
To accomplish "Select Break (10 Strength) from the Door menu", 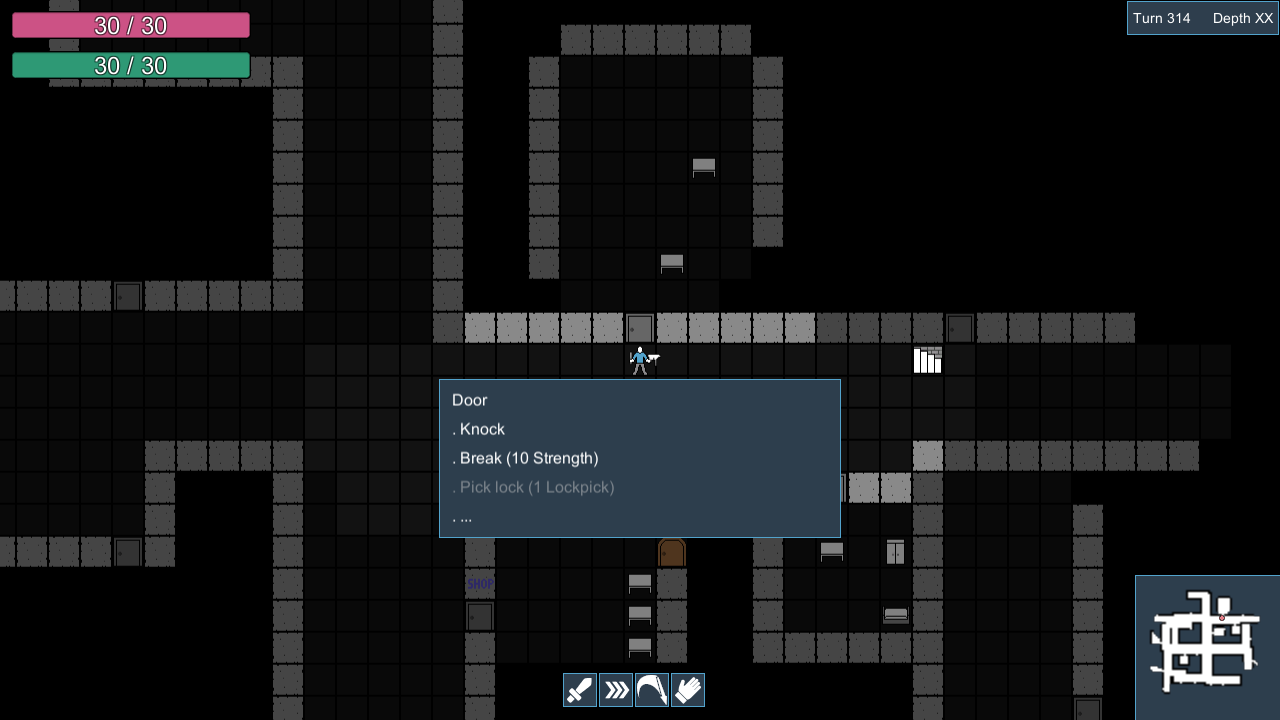I will 527,458.
